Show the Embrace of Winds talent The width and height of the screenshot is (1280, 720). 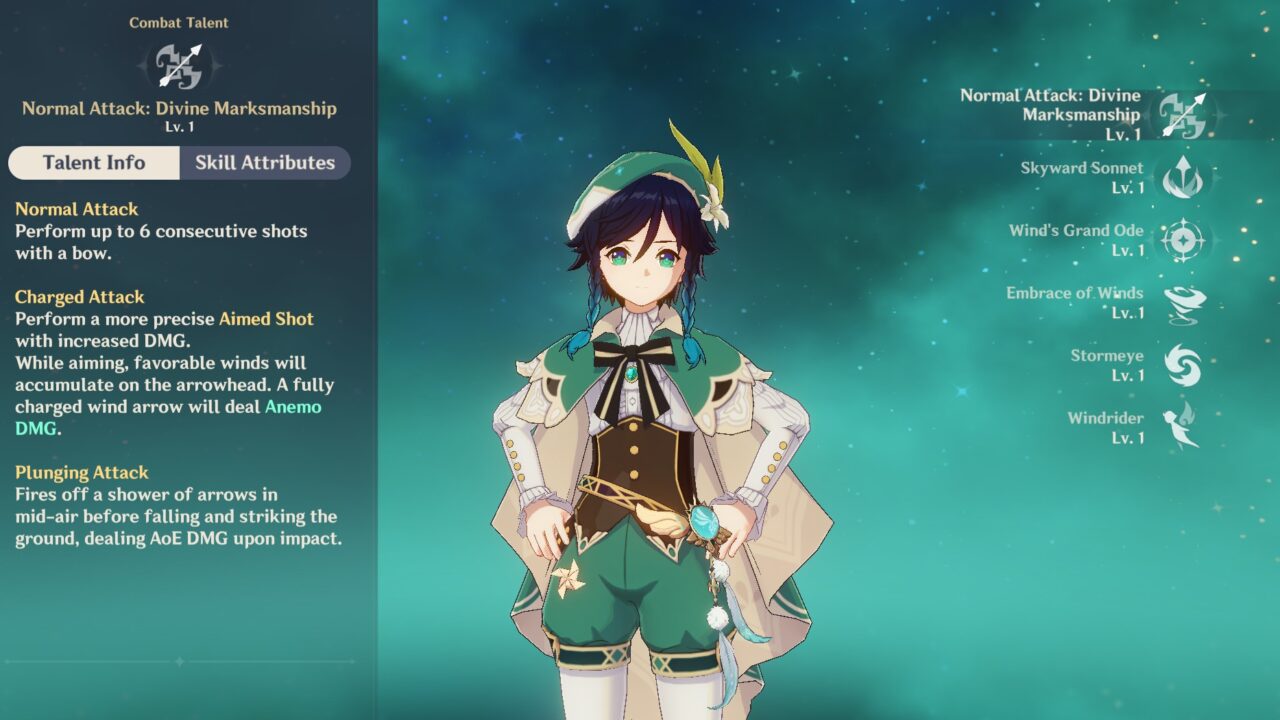tap(1184, 303)
